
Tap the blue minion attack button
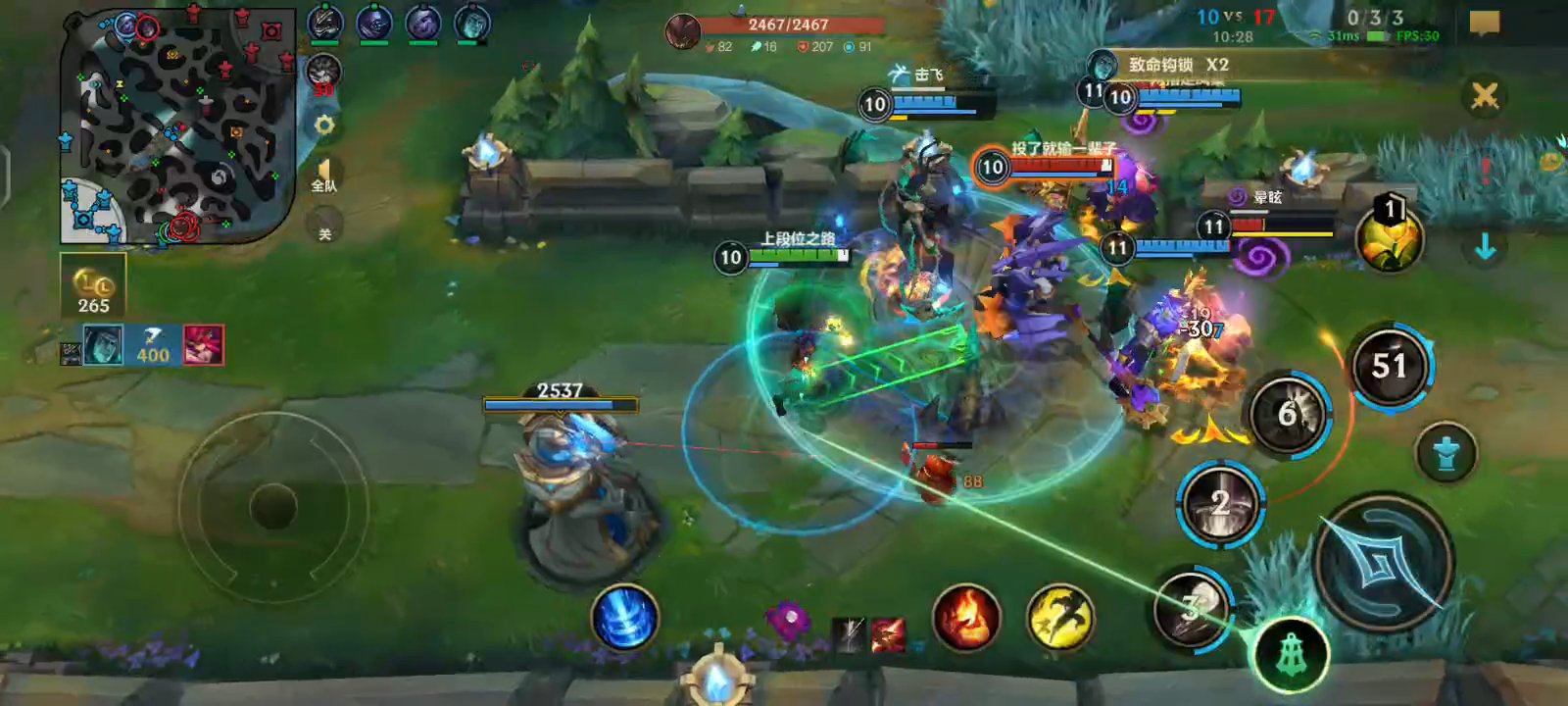(1445, 452)
